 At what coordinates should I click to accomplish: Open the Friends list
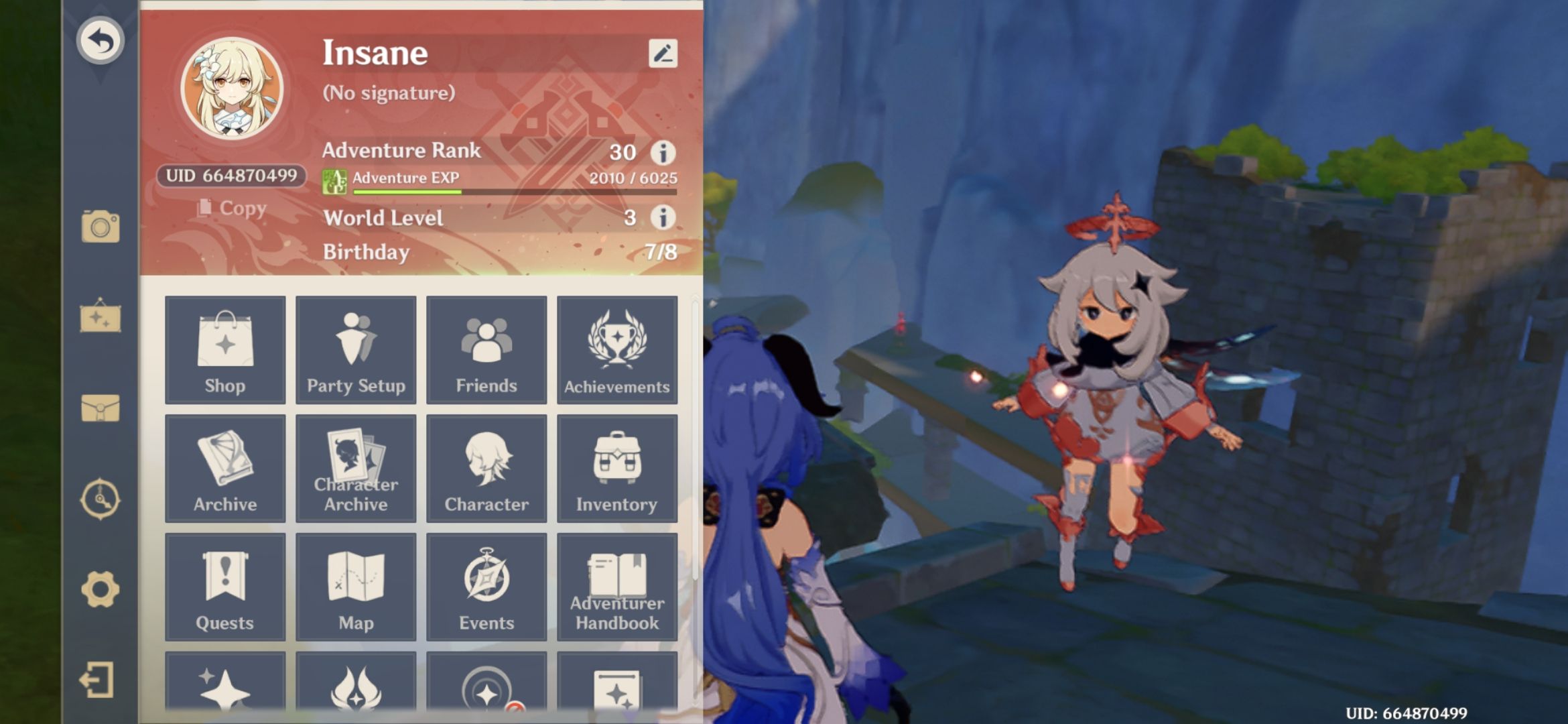[486, 349]
